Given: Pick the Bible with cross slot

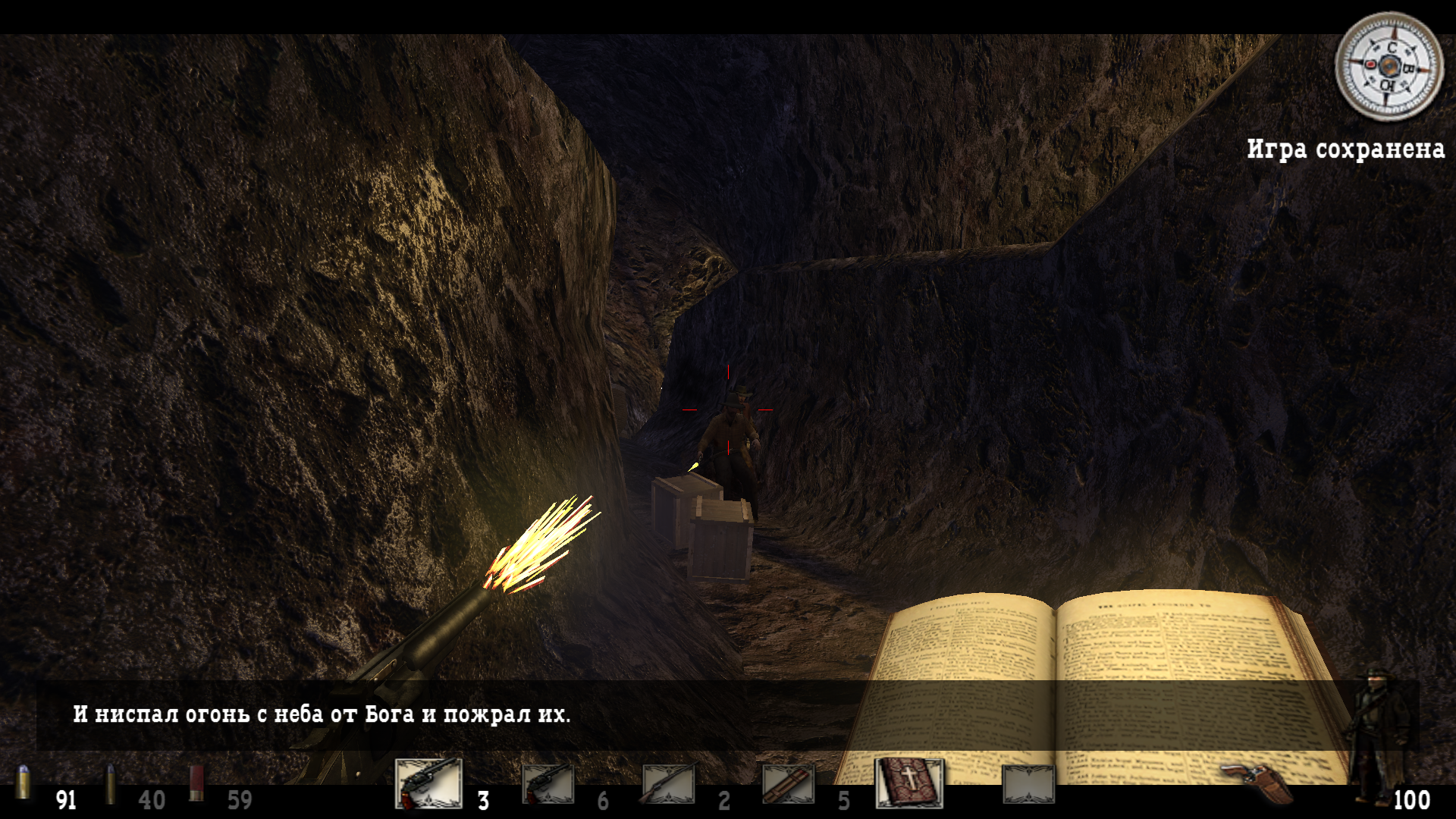Looking at the screenshot, I should pos(909,783).
